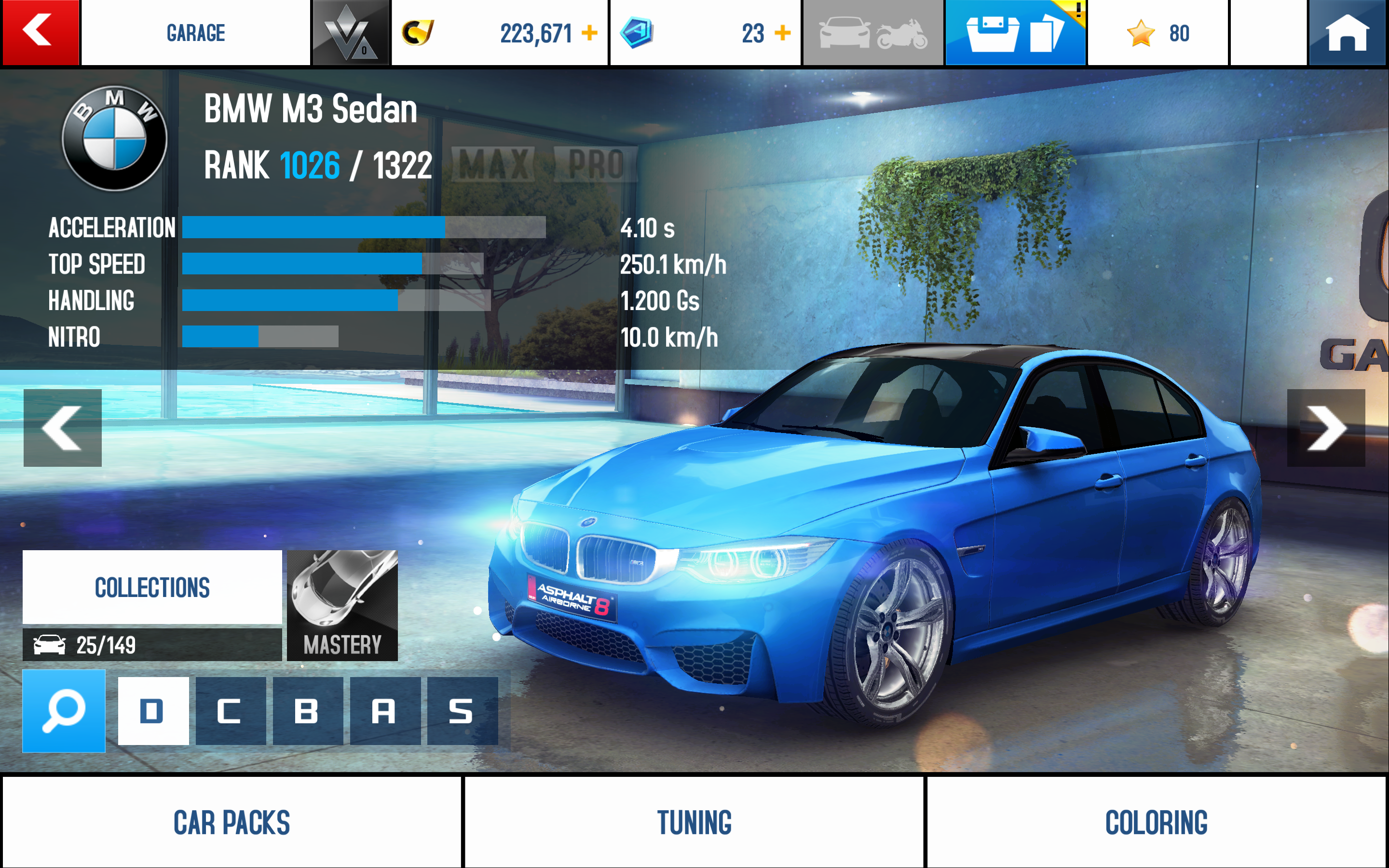View the star count panel

tap(1157, 33)
